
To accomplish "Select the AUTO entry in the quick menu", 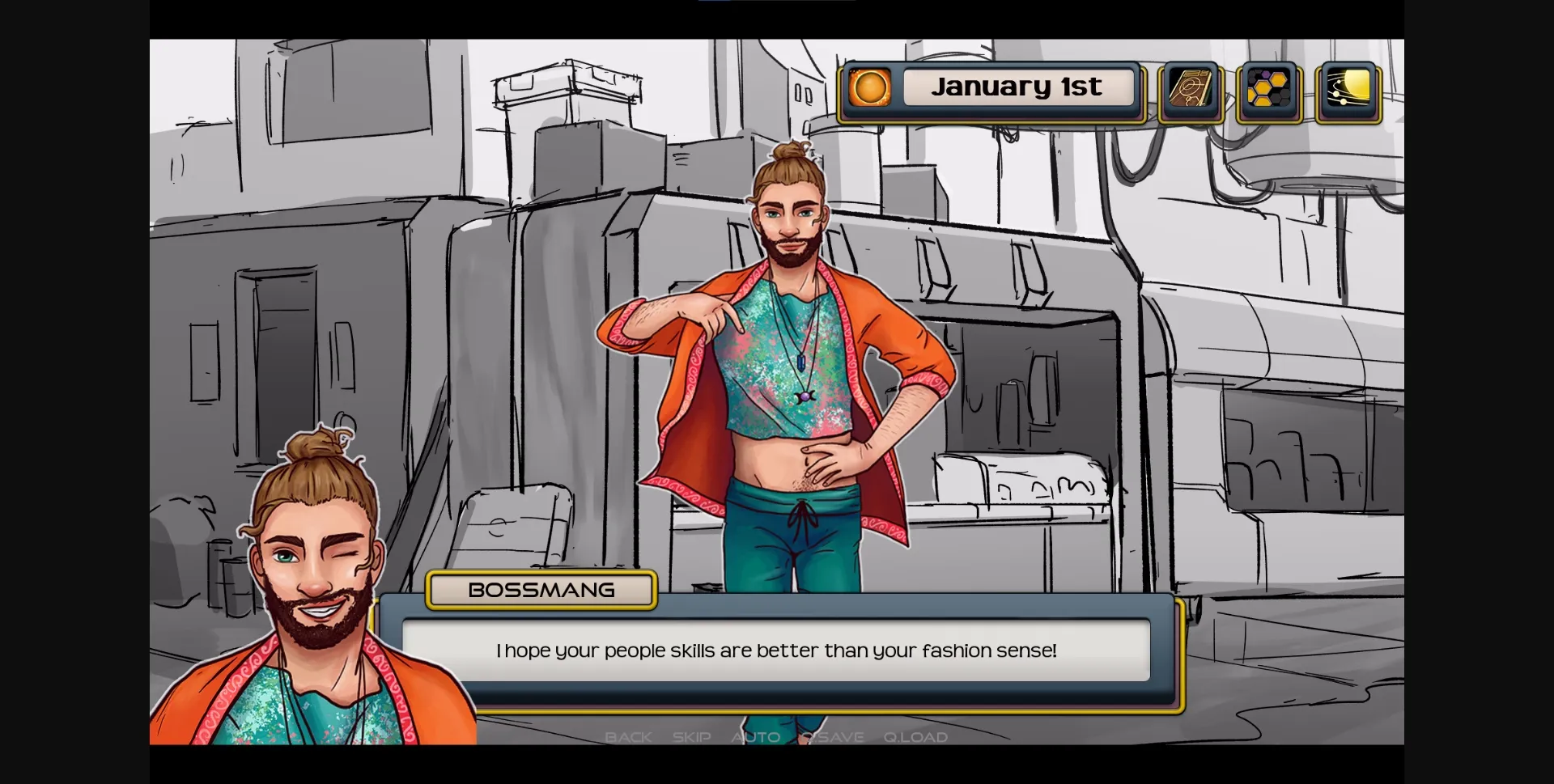I will pyautogui.click(x=755, y=737).
